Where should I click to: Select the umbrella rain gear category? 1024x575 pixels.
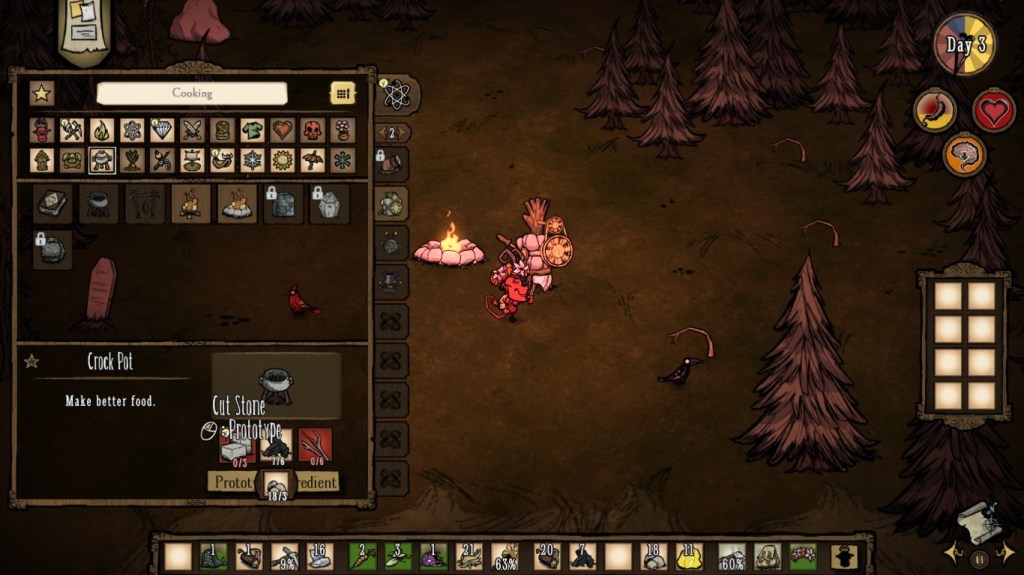pyautogui.click(x=313, y=160)
